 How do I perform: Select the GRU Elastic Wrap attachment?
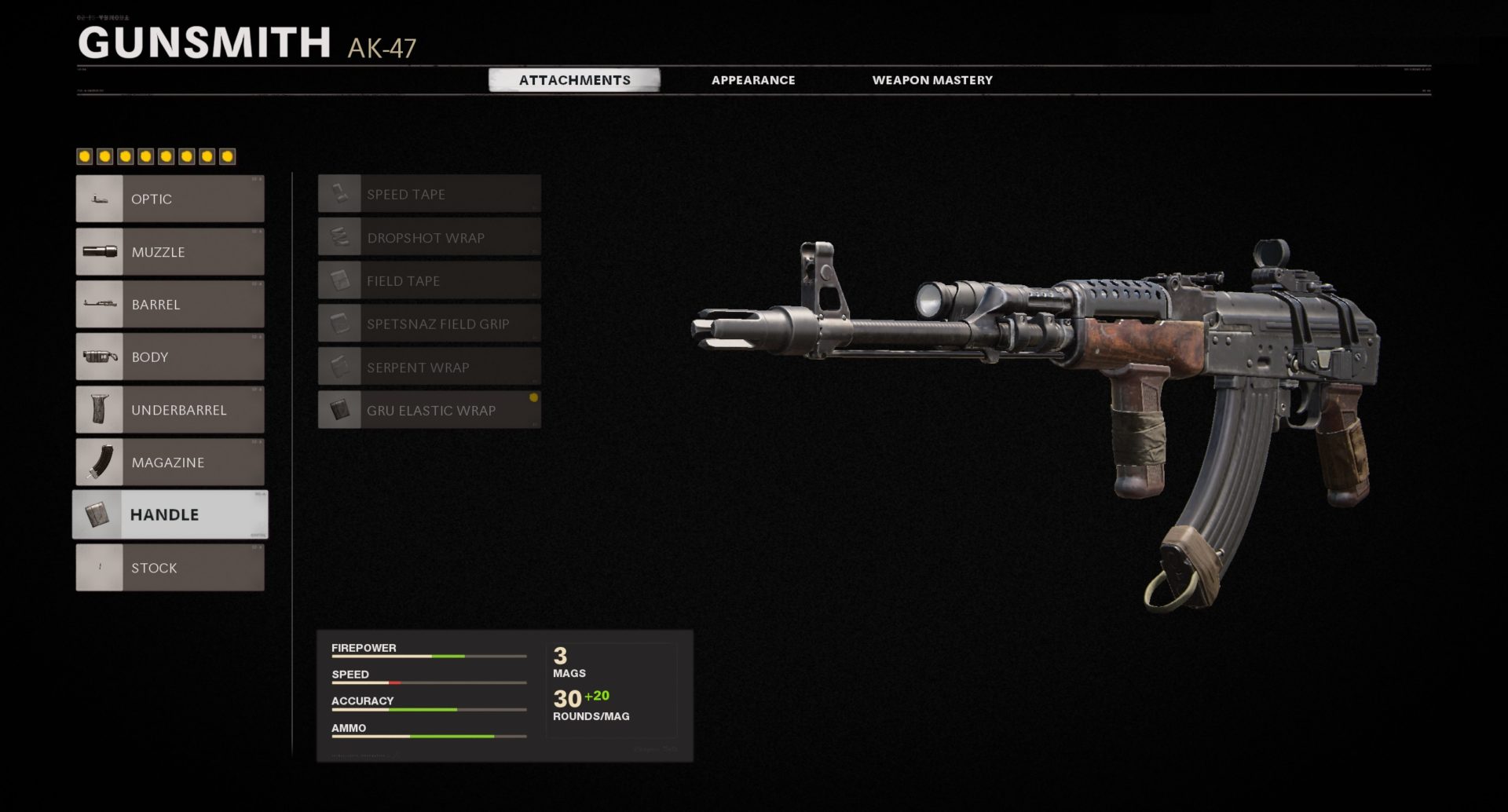pos(430,410)
